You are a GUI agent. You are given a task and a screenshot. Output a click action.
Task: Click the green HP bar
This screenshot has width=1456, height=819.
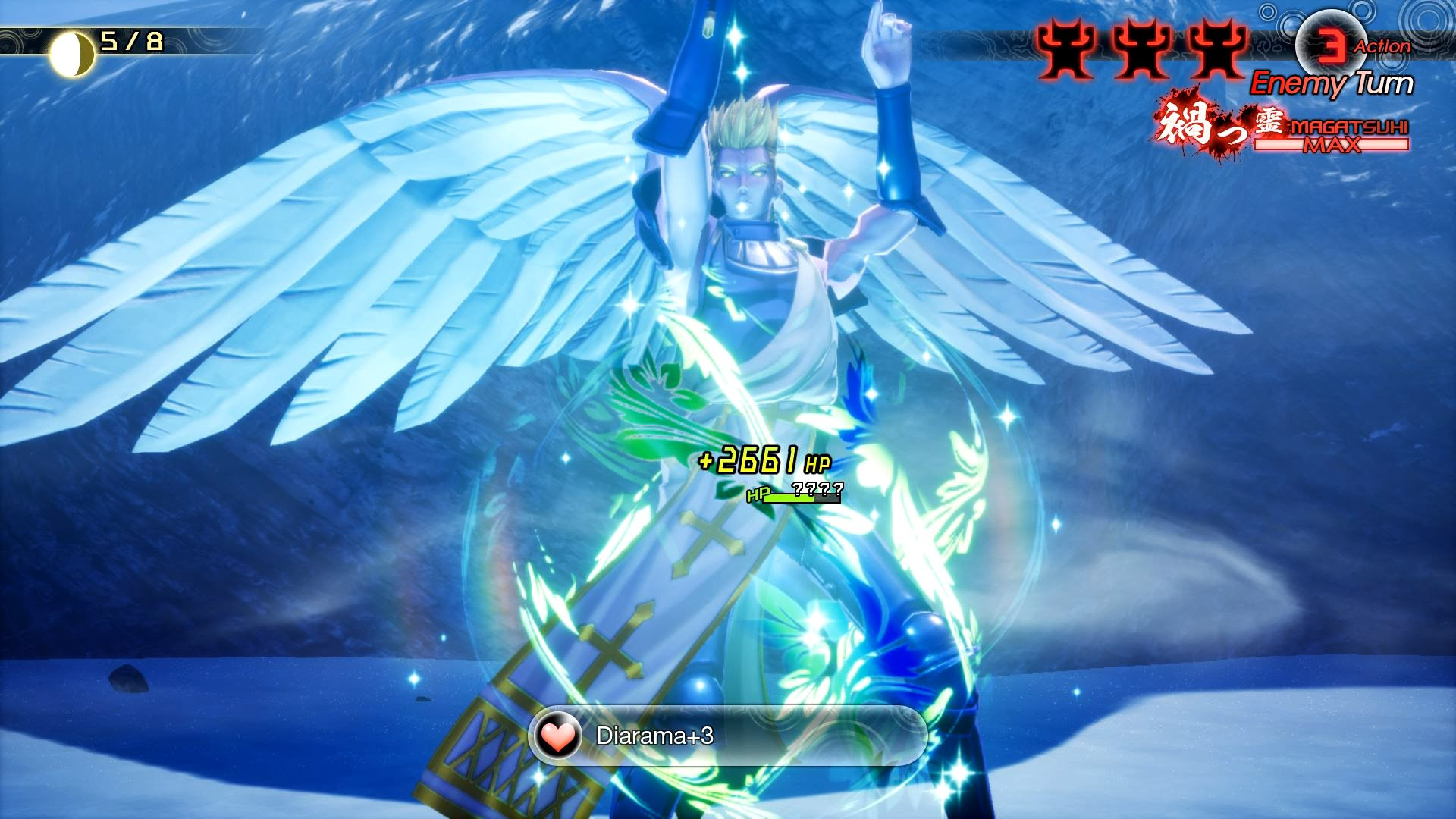point(789,500)
